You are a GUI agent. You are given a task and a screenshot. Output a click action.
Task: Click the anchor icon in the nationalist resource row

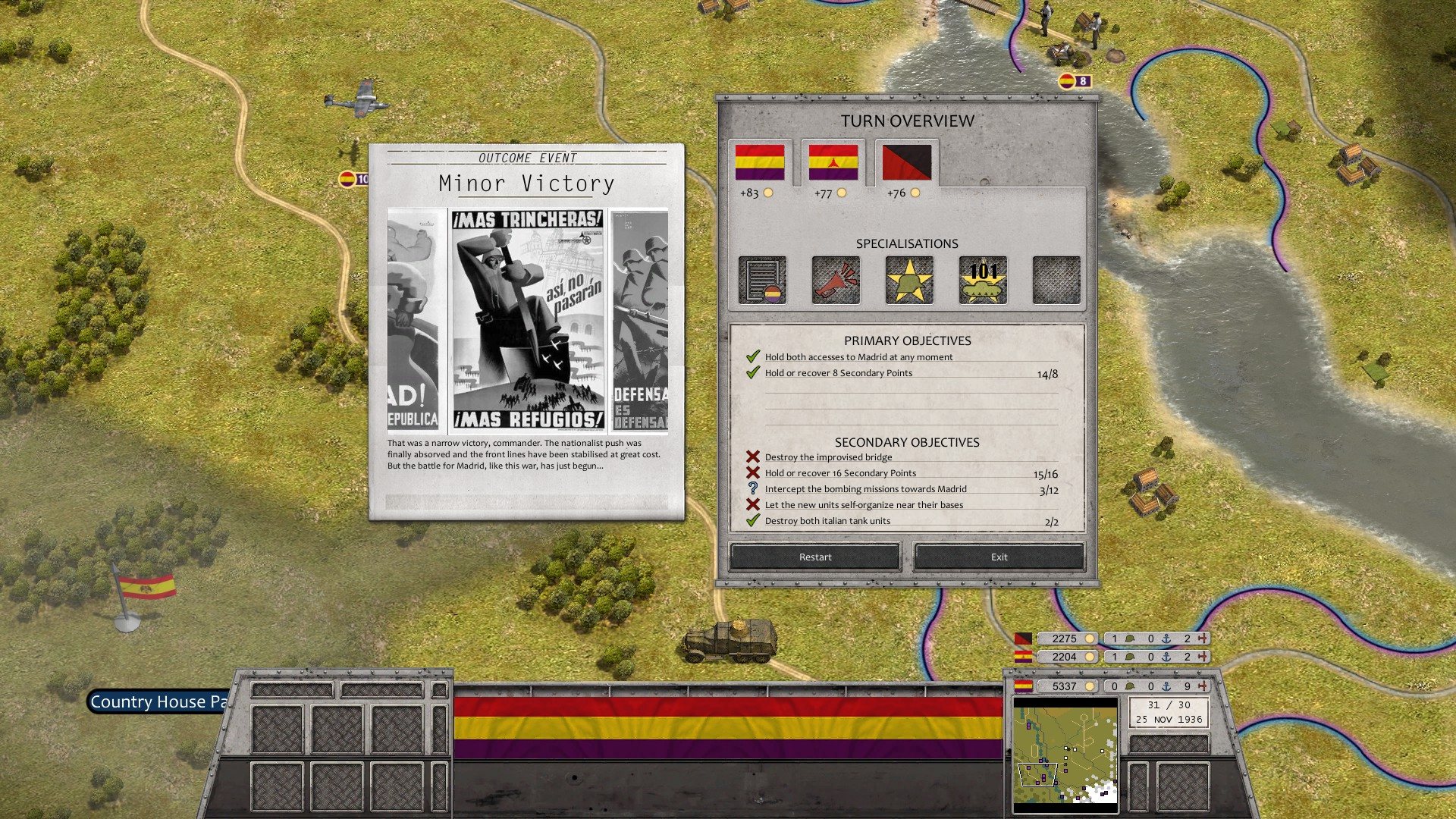[x=1168, y=639]
